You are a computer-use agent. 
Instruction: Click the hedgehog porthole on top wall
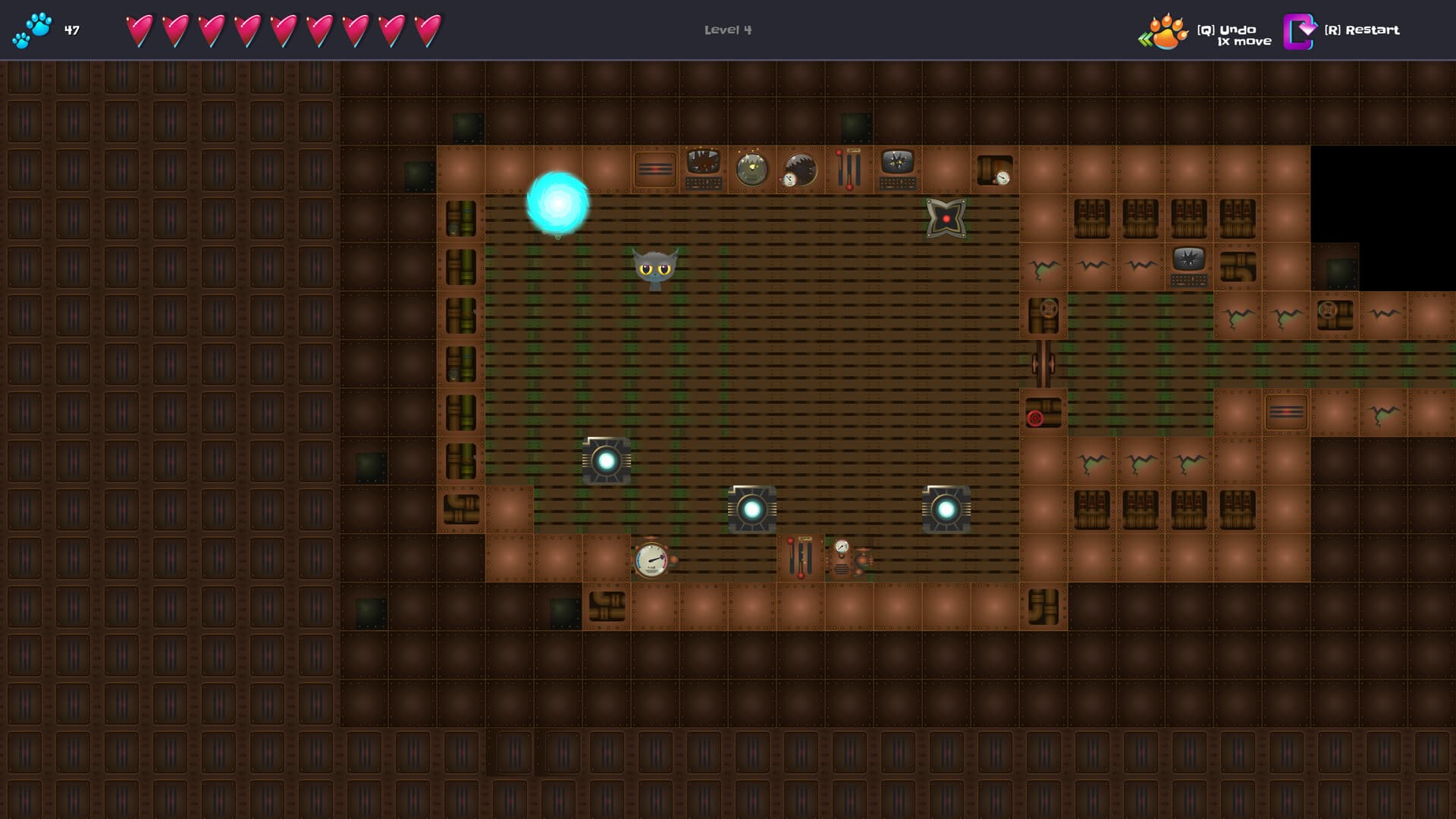[799, 168]
